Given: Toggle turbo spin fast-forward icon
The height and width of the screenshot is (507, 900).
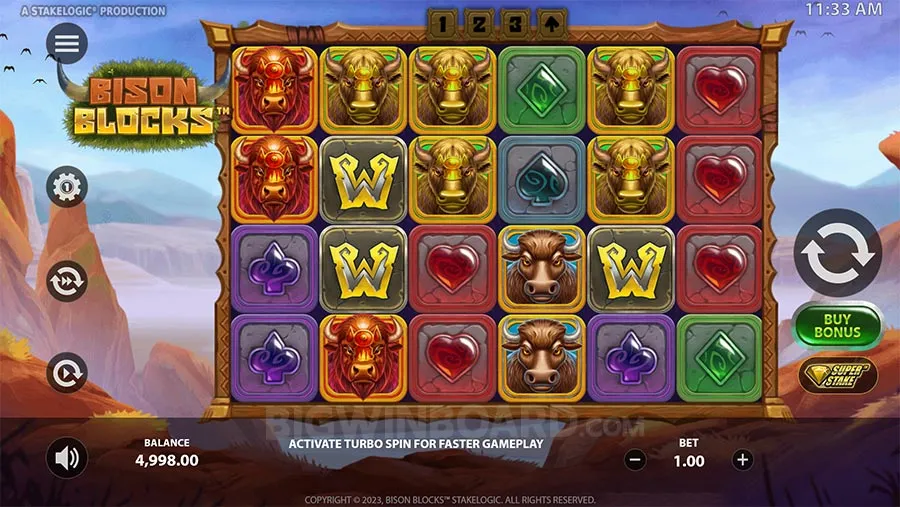Looking at the screenshot, I should point(67,280).
